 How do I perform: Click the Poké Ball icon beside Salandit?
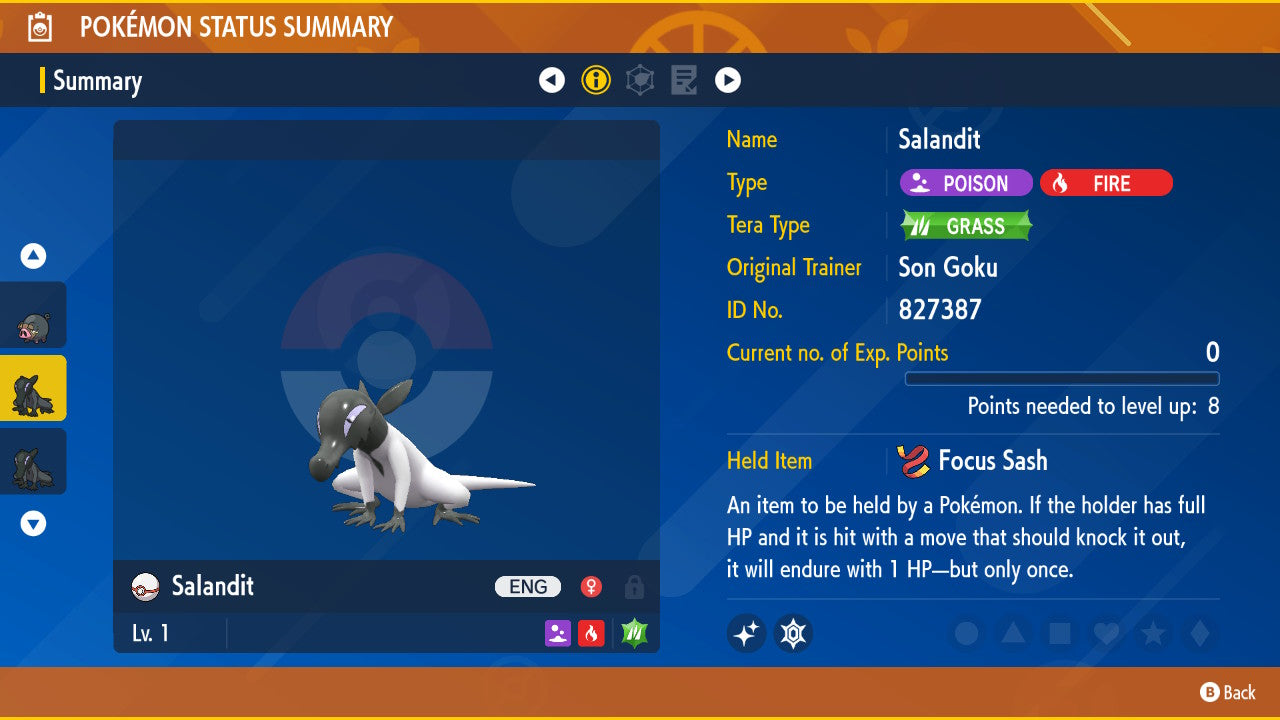pyautogui.click(x=142, y=587)
